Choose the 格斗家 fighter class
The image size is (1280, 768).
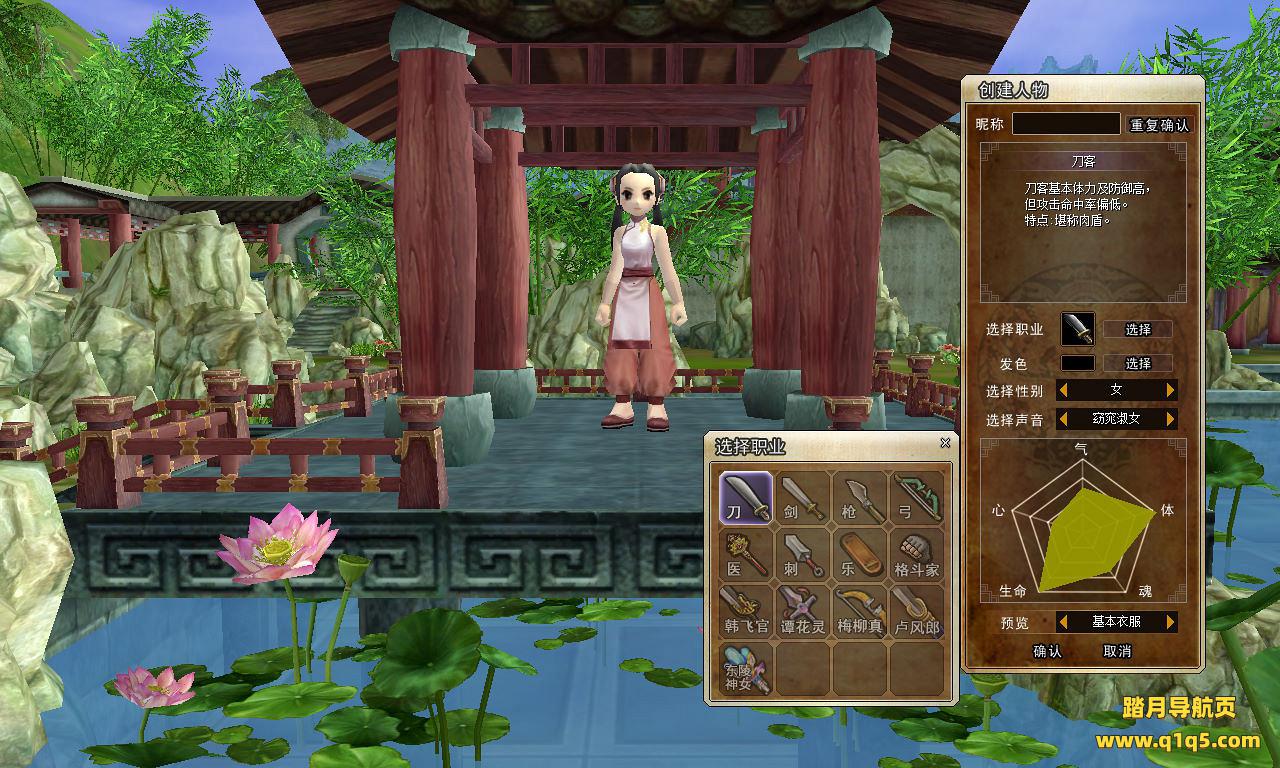tap(917, 554)
